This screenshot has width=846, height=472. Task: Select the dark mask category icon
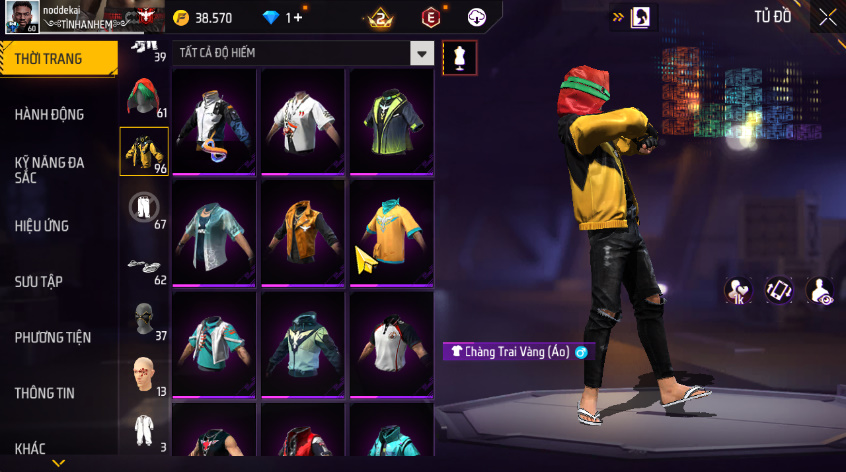coord(143,319)
